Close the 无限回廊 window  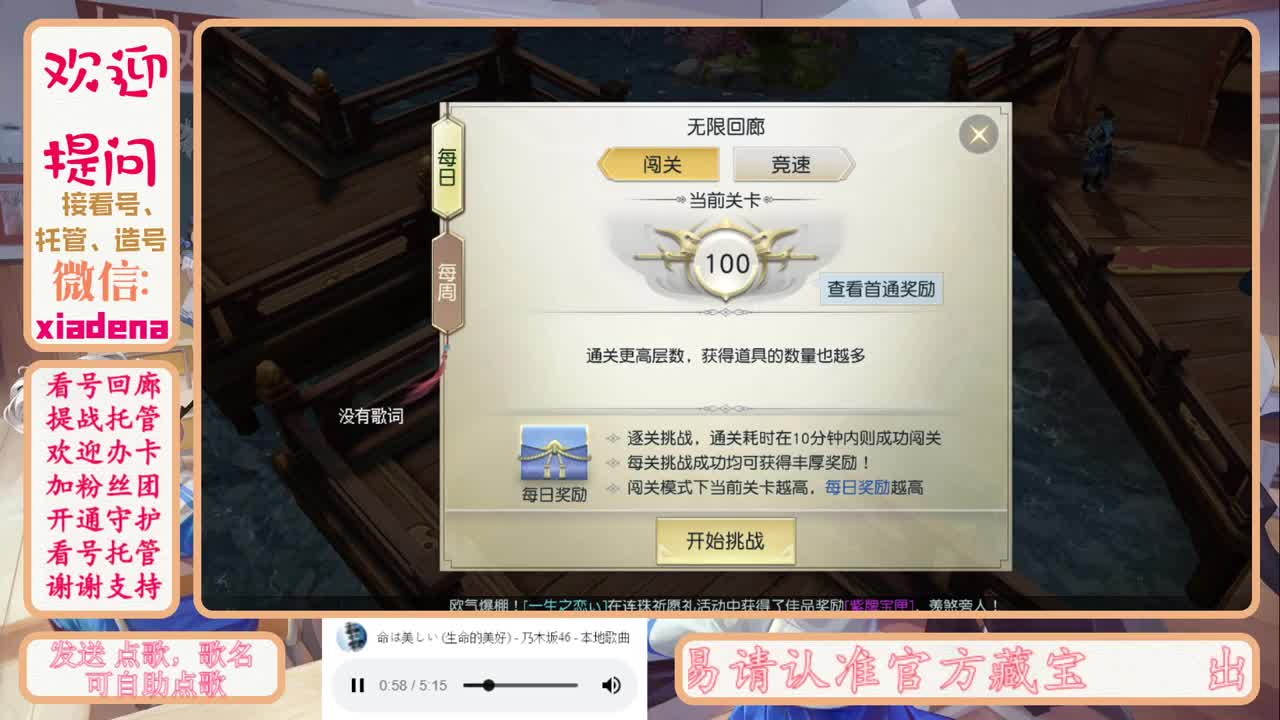[977, 135]
